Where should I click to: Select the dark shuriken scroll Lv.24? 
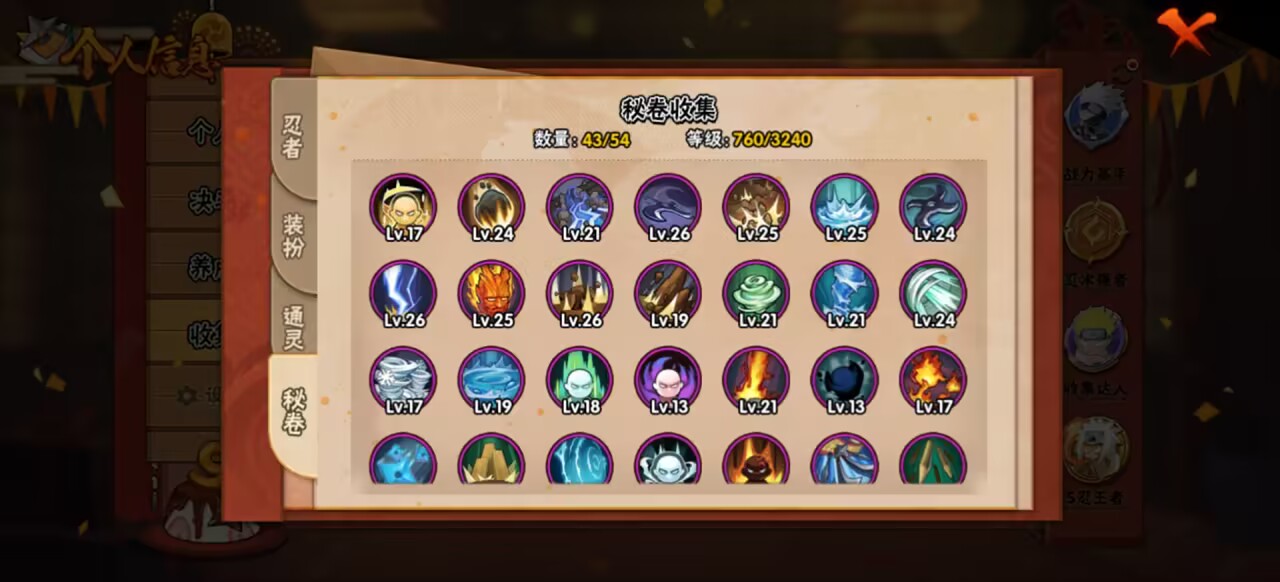(933, 207)
